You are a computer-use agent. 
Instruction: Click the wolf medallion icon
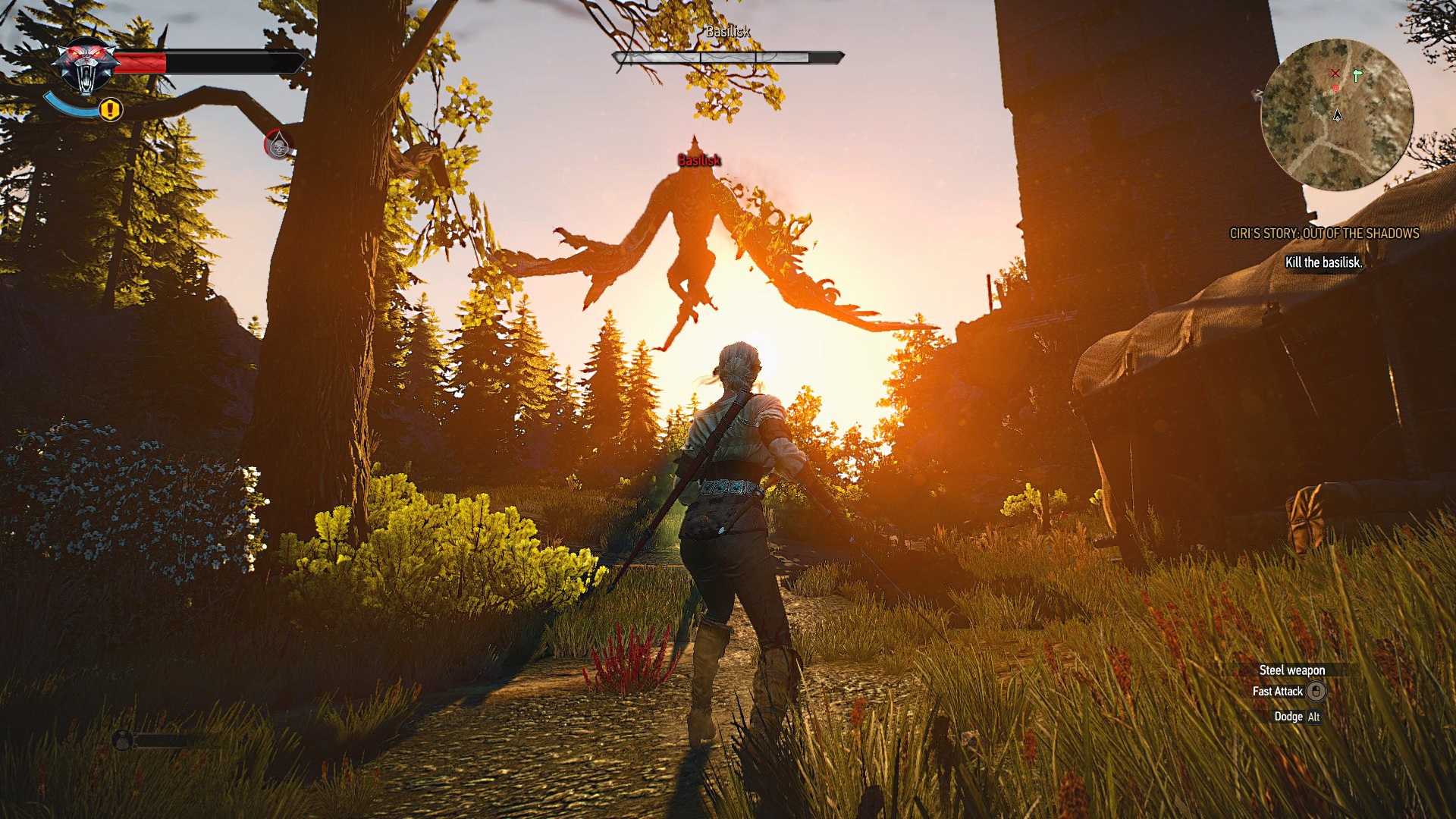86,65
